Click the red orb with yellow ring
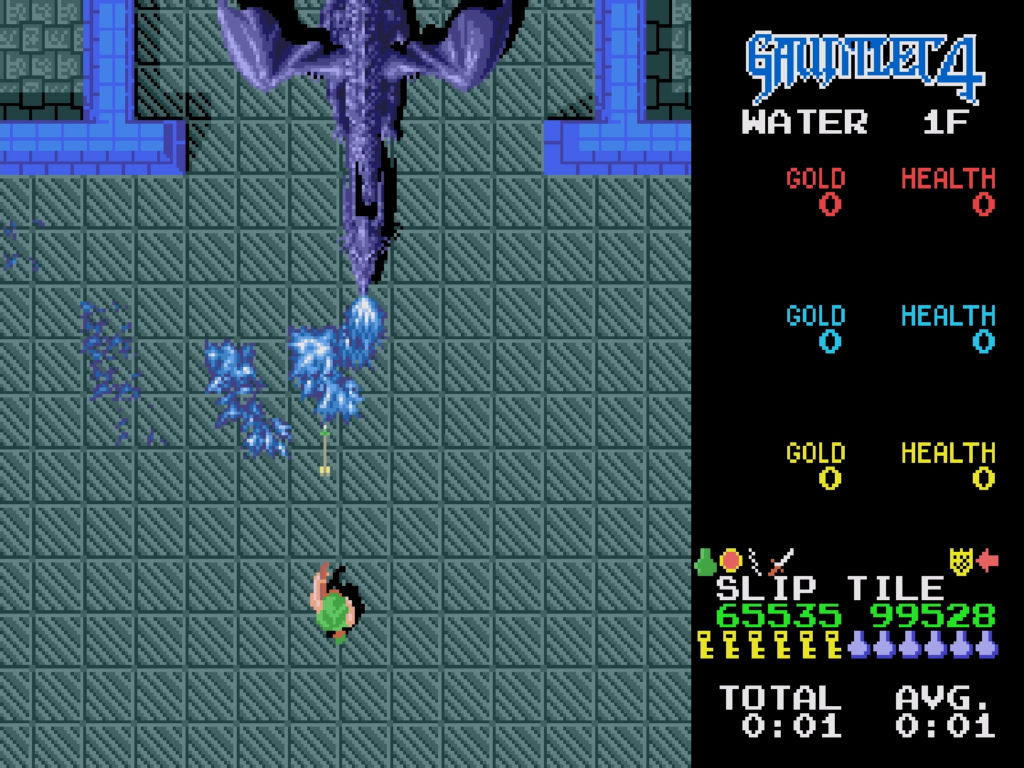This screenshot has width=1024, height=768. click(731, 561)
